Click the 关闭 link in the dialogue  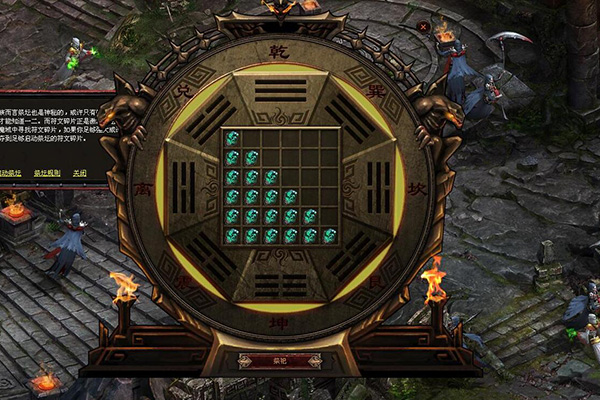80,173
